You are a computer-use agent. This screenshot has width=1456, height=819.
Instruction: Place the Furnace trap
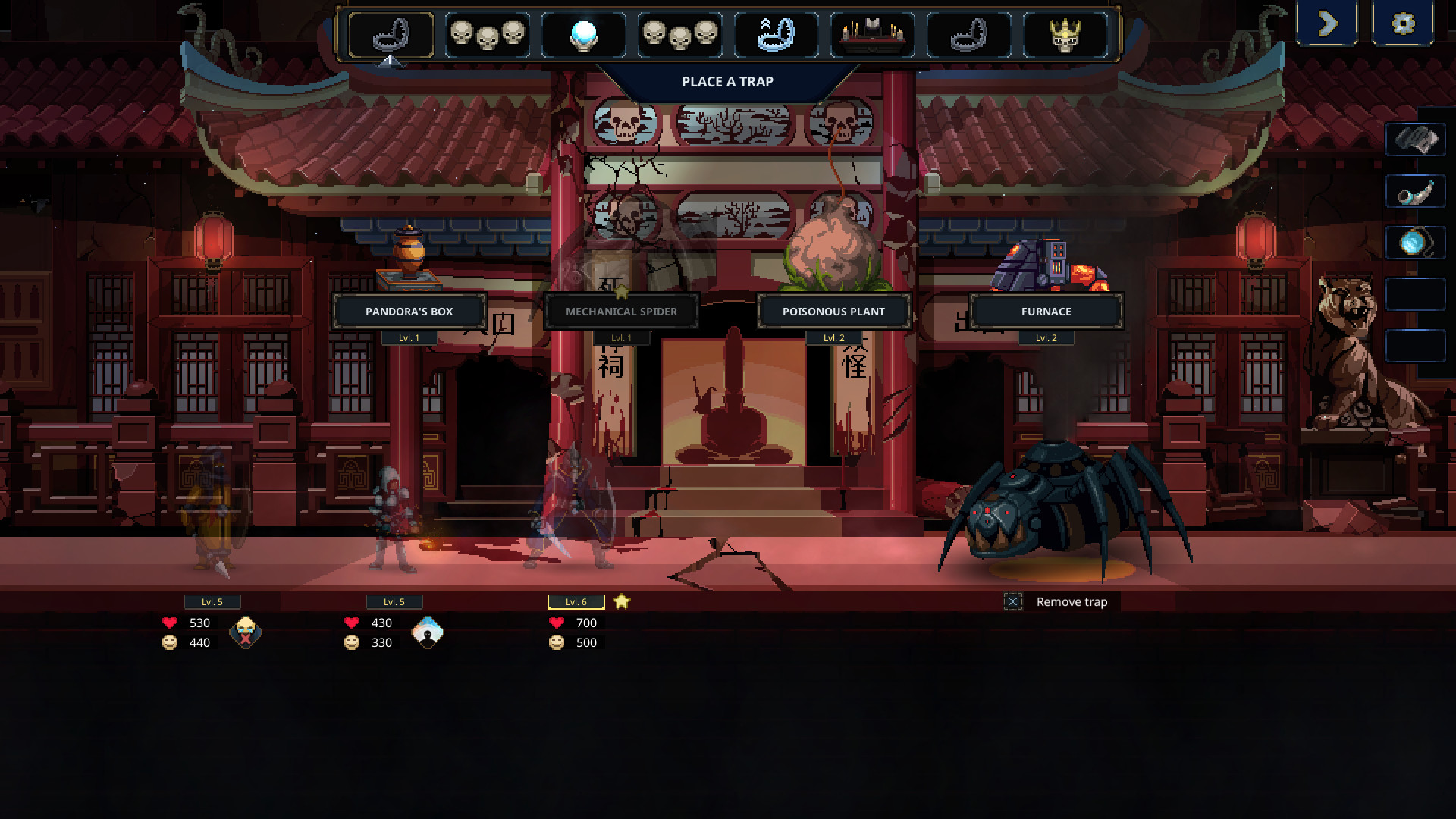pos(1046,311)
